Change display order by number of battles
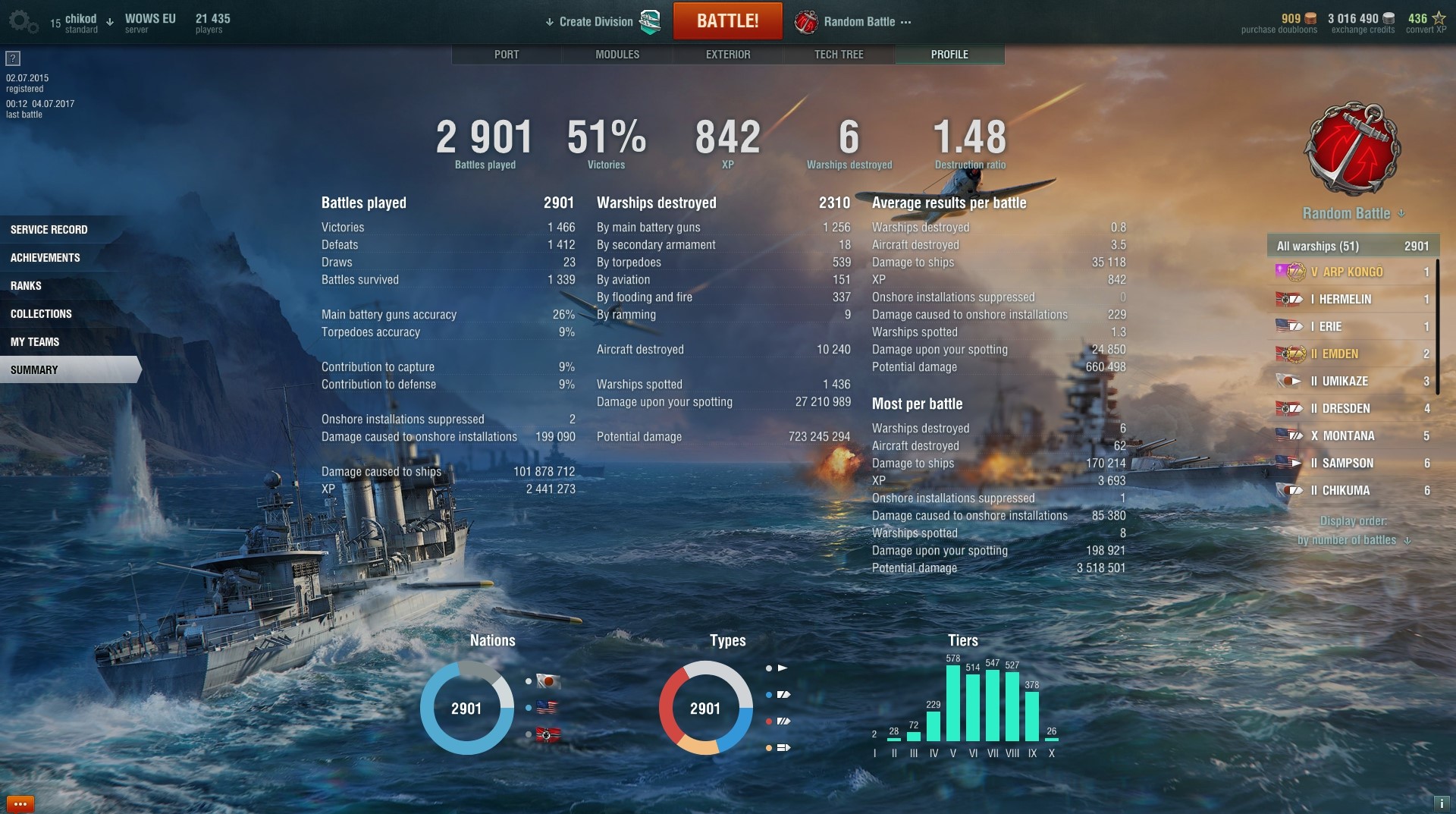 (x=1353, y=540)
